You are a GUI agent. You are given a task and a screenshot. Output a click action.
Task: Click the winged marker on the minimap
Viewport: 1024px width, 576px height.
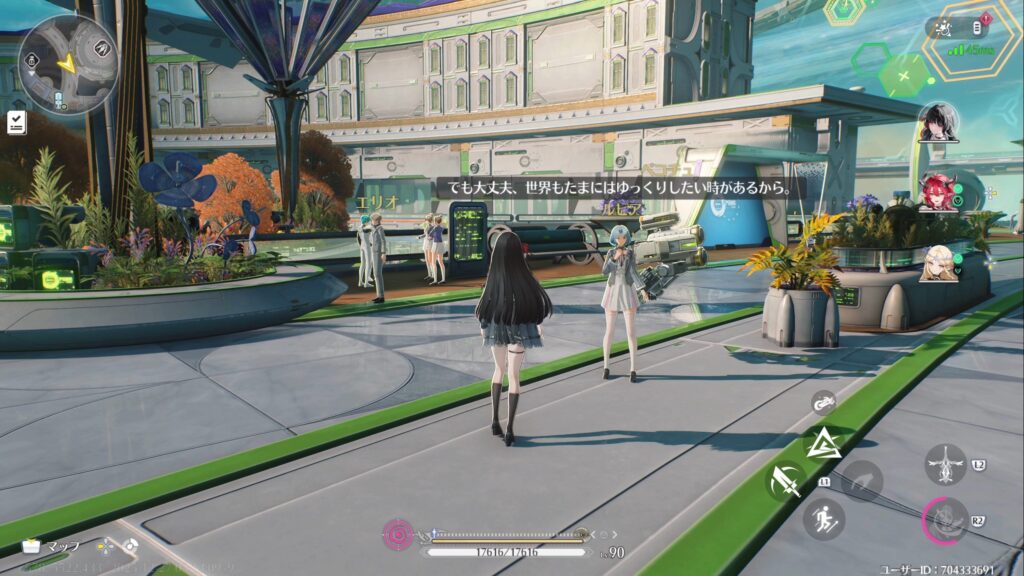click(x=103, y=47)
